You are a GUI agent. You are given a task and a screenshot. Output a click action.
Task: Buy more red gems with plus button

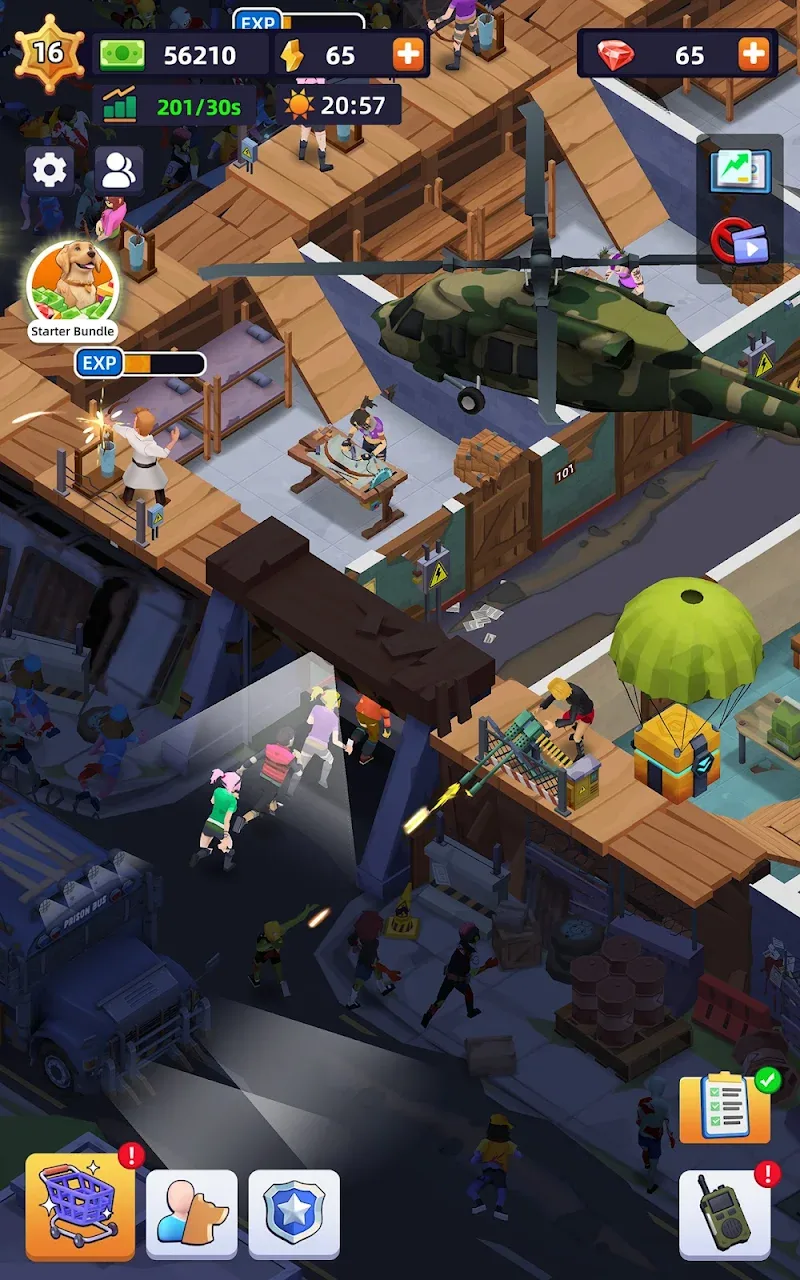point(755,55)
